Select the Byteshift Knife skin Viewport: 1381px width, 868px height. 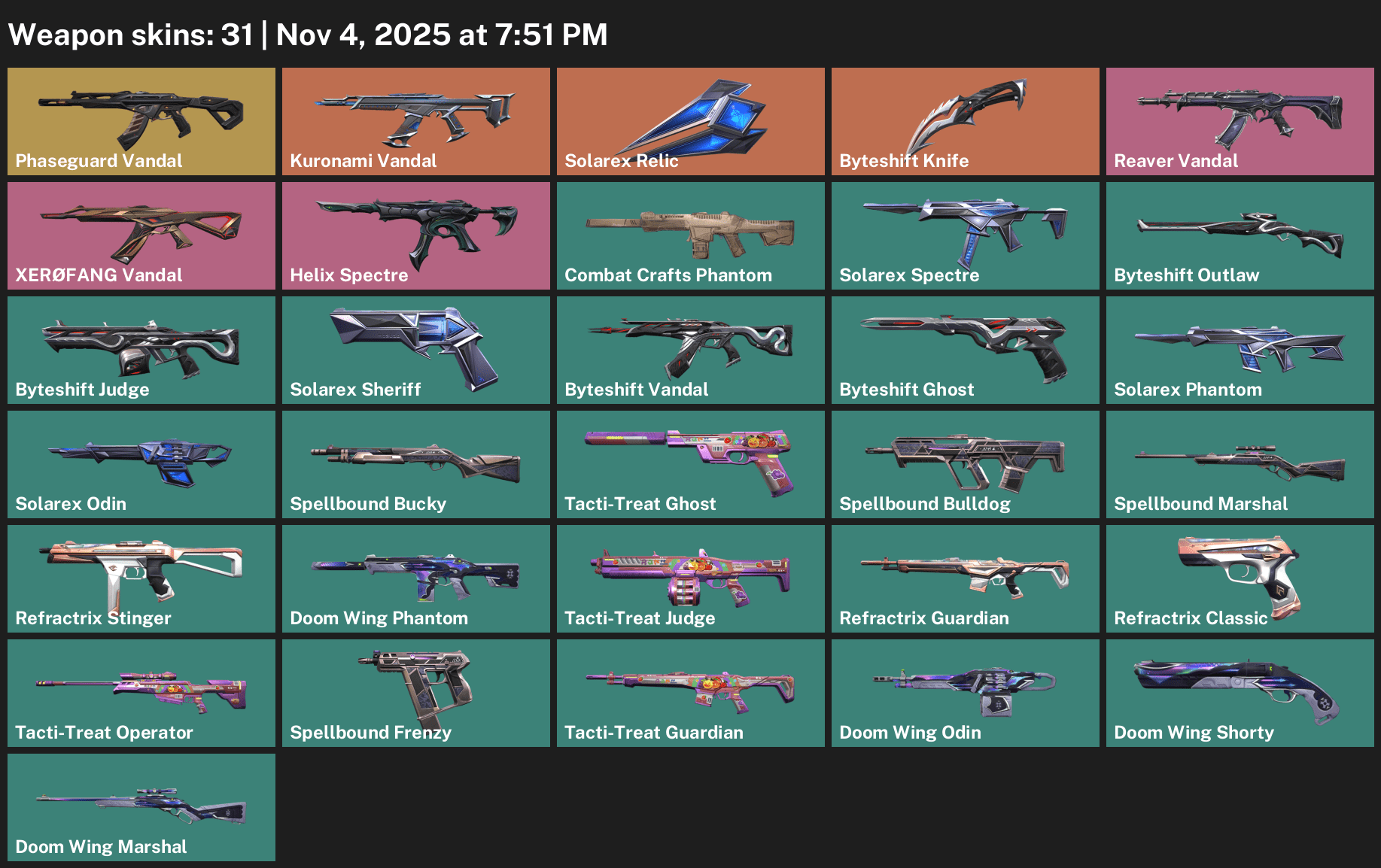[x=965, y=120]
